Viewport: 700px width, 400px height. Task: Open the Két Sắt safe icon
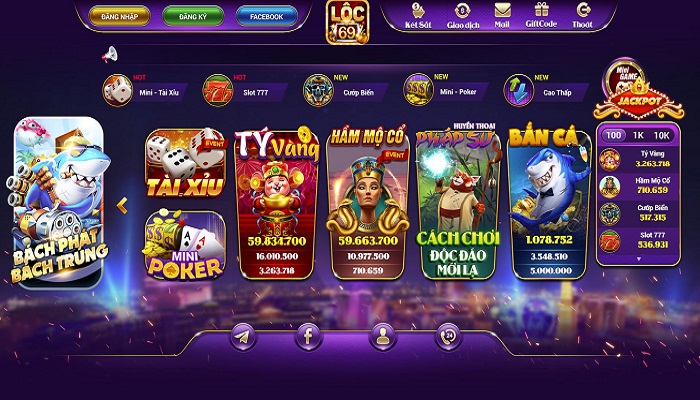pos(417,14)
